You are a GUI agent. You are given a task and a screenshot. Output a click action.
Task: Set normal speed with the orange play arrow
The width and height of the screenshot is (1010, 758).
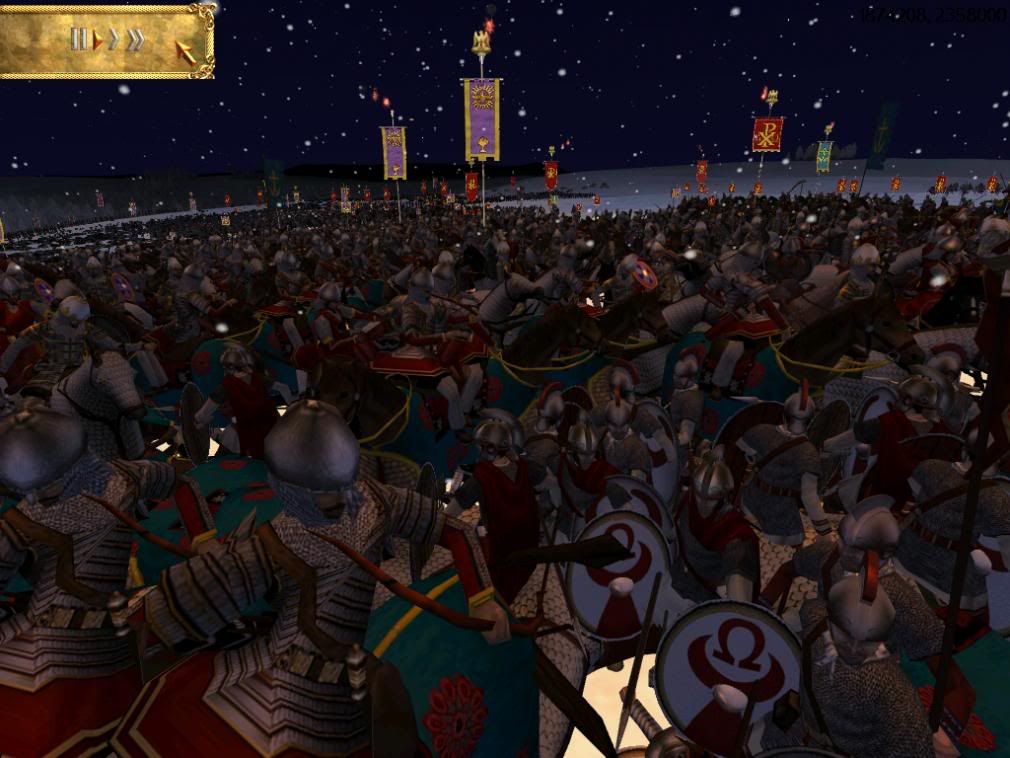pos(98,40)
